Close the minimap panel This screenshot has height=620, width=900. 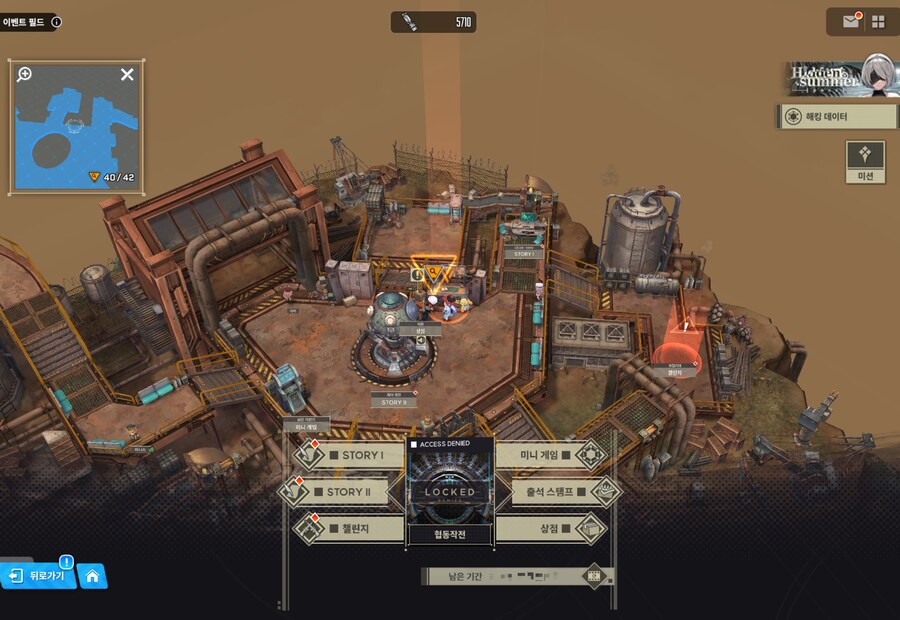click(x=127, y=74)
